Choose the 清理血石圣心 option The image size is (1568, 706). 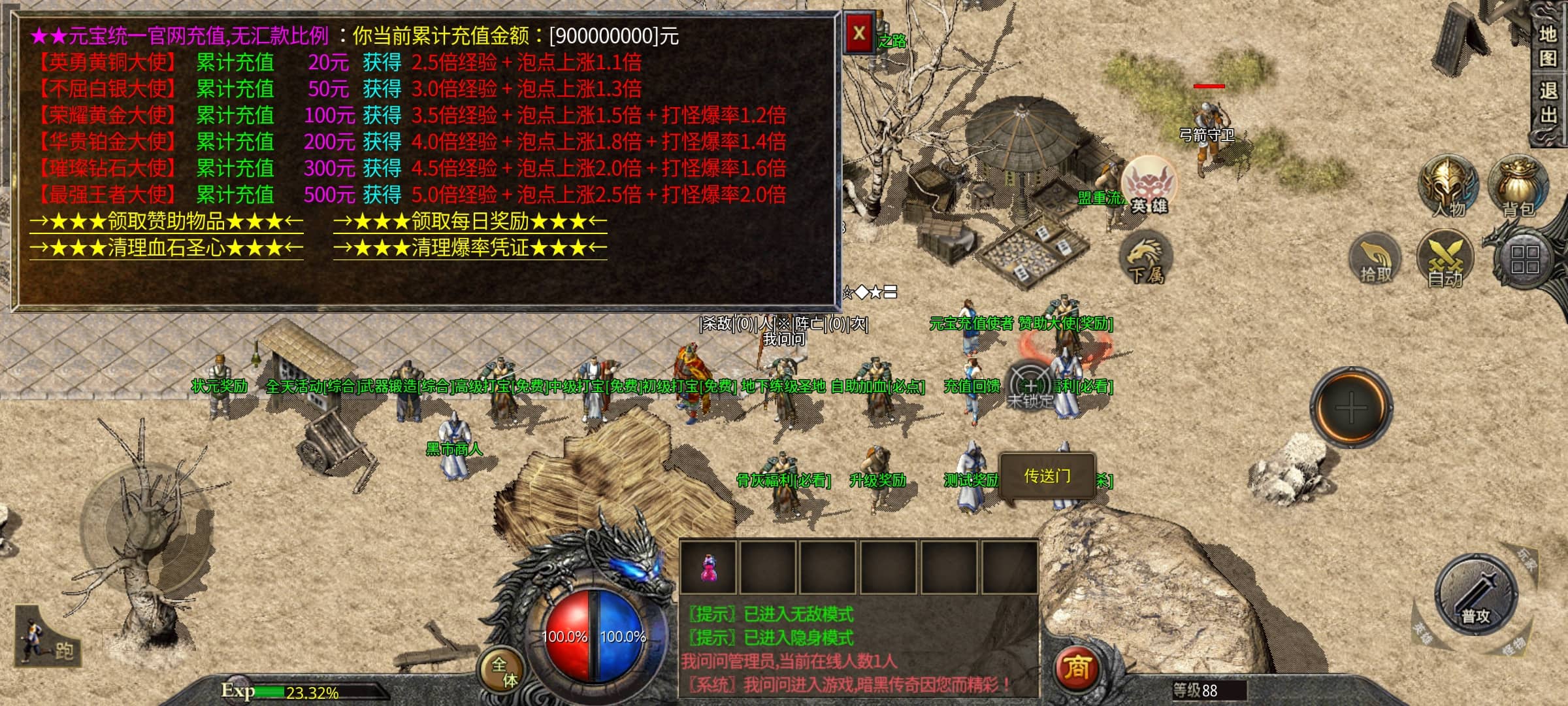pyautogui.click(x=166, y=248)
